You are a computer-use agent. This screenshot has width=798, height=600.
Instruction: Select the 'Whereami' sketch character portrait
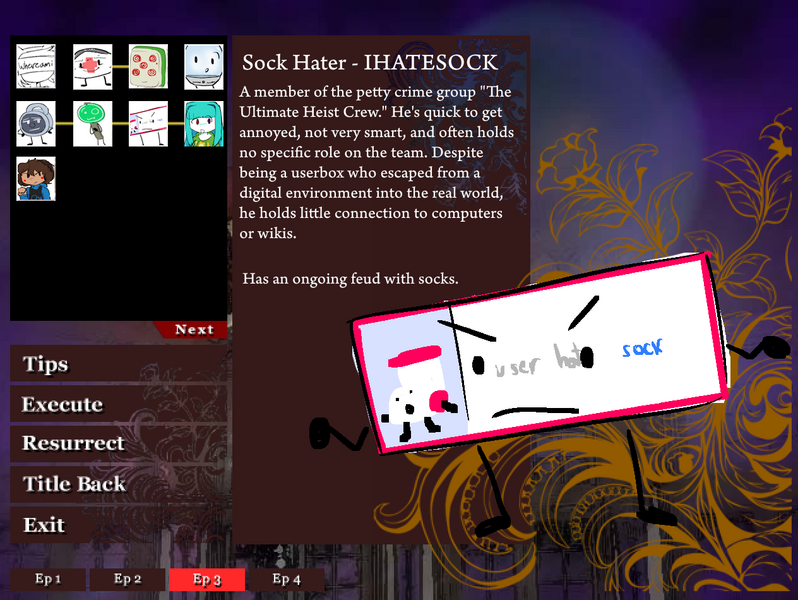(x=36, y=65)
